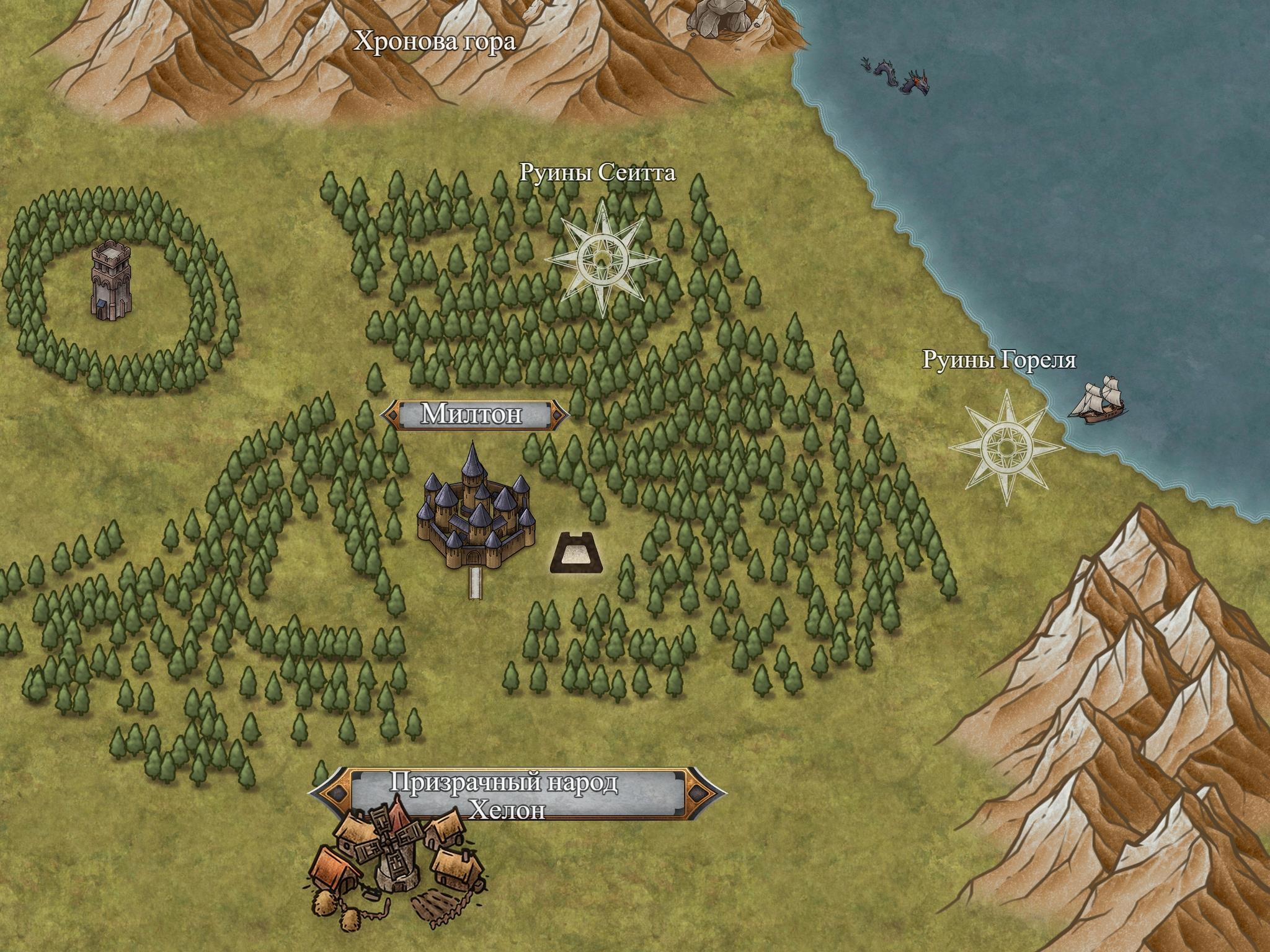This screenshot has width=1270, height=952.
Task: Open the Призрачный народ Хелон banner
Action: [517, 793]
